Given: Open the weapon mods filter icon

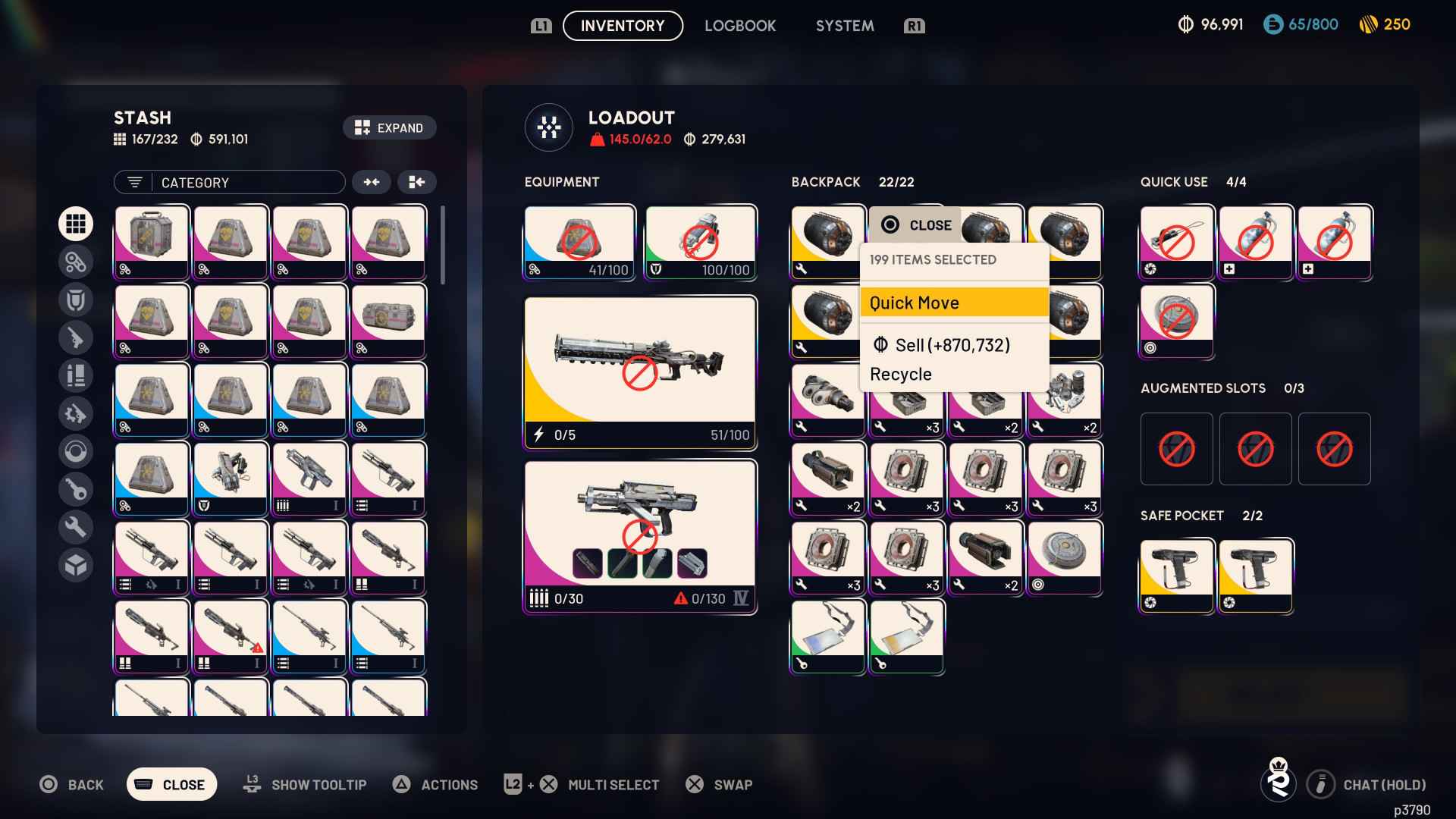Looking at the screenshot, I should tap(76, 413).
